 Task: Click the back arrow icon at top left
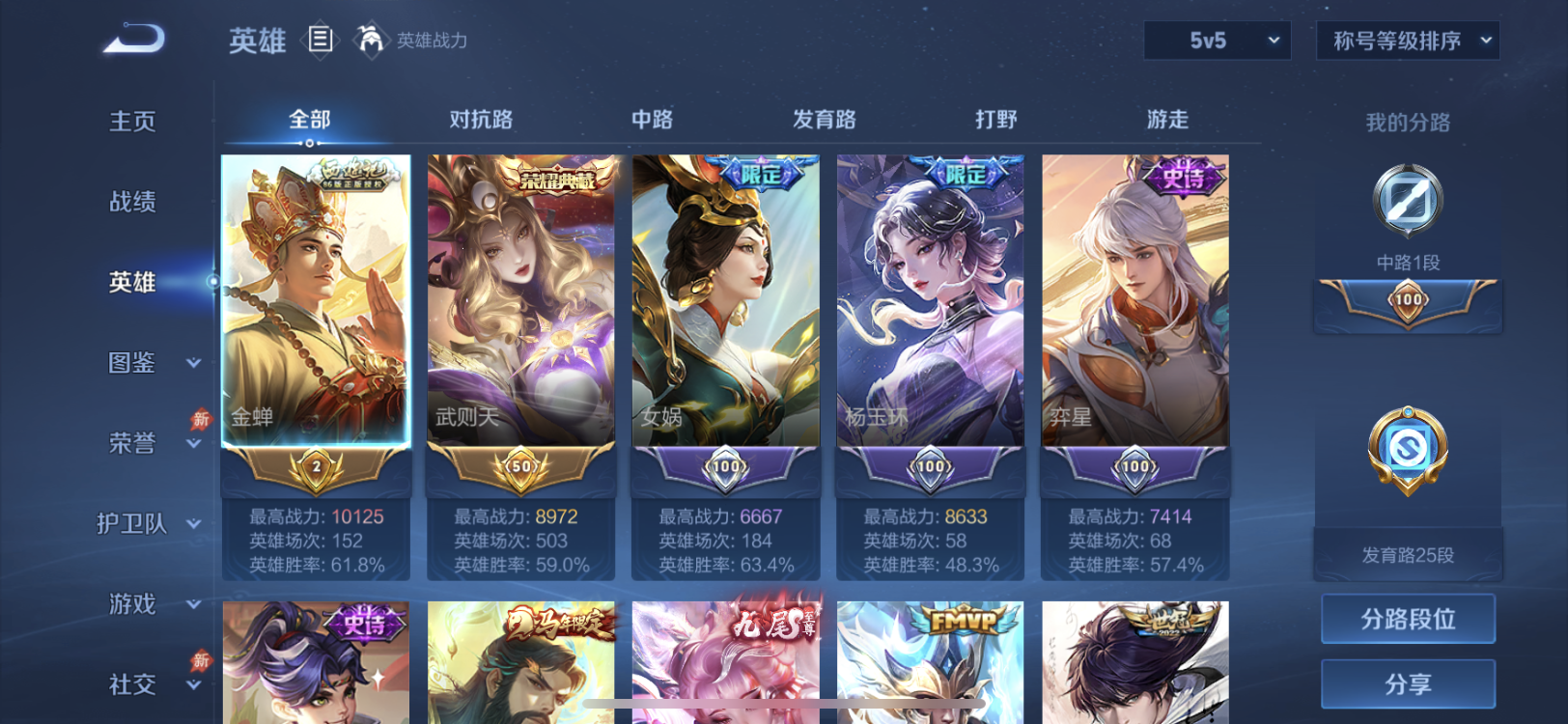(135, 39)
